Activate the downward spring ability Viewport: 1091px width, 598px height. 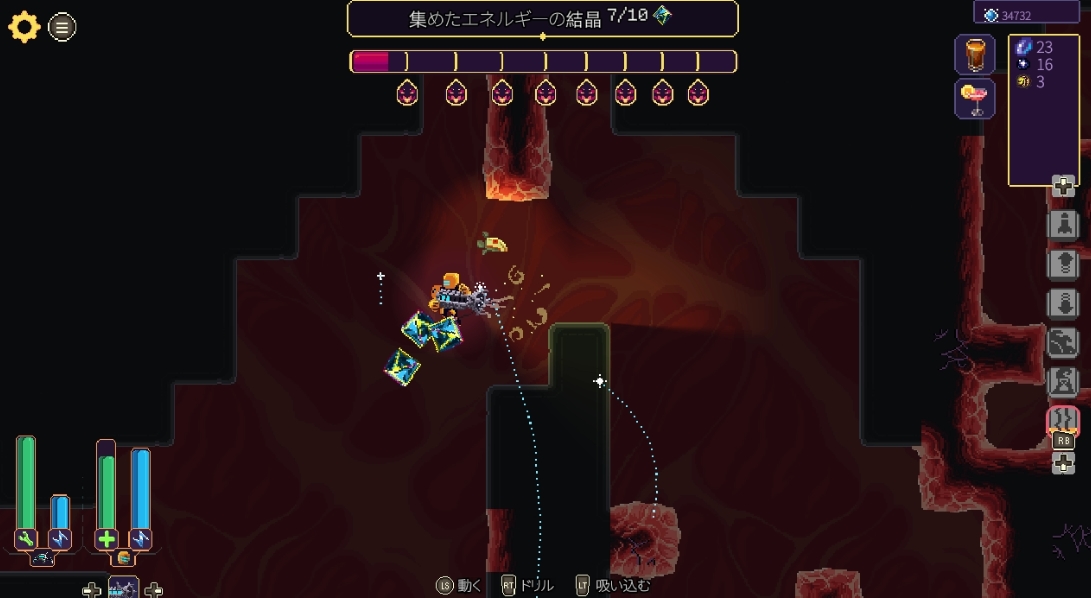(1062, 302)
